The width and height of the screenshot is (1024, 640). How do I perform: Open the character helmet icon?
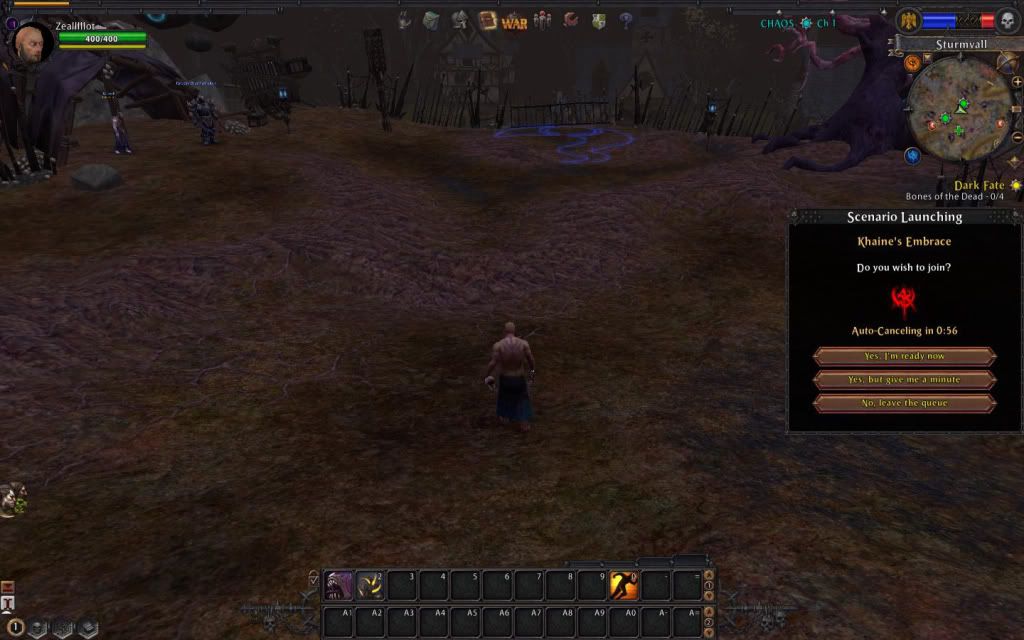tap(459, 20)
